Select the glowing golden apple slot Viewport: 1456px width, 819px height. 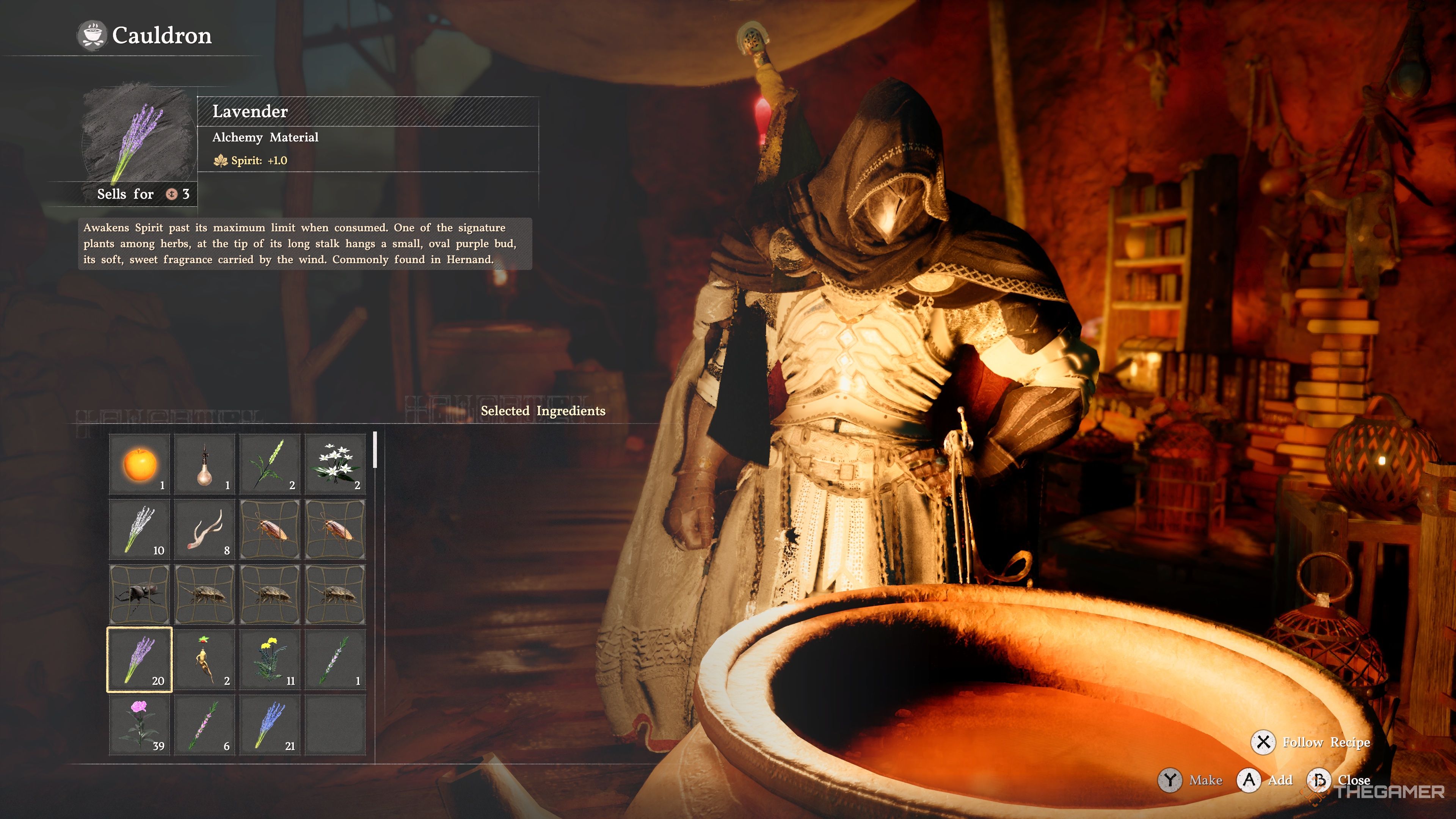tap(140, 464)
